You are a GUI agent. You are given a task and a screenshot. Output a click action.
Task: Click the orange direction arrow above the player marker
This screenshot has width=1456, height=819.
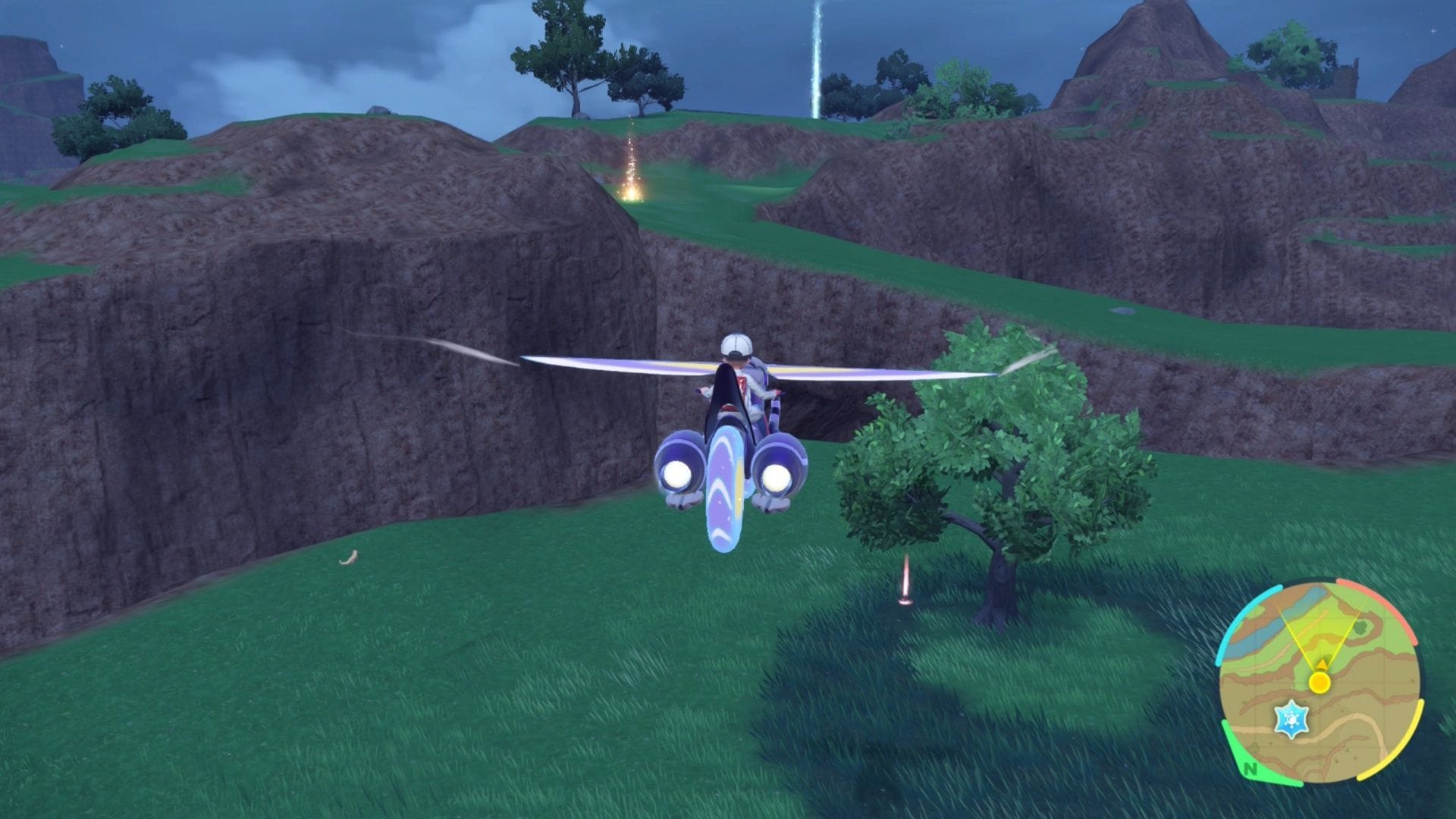click(x=1322, y=664)
